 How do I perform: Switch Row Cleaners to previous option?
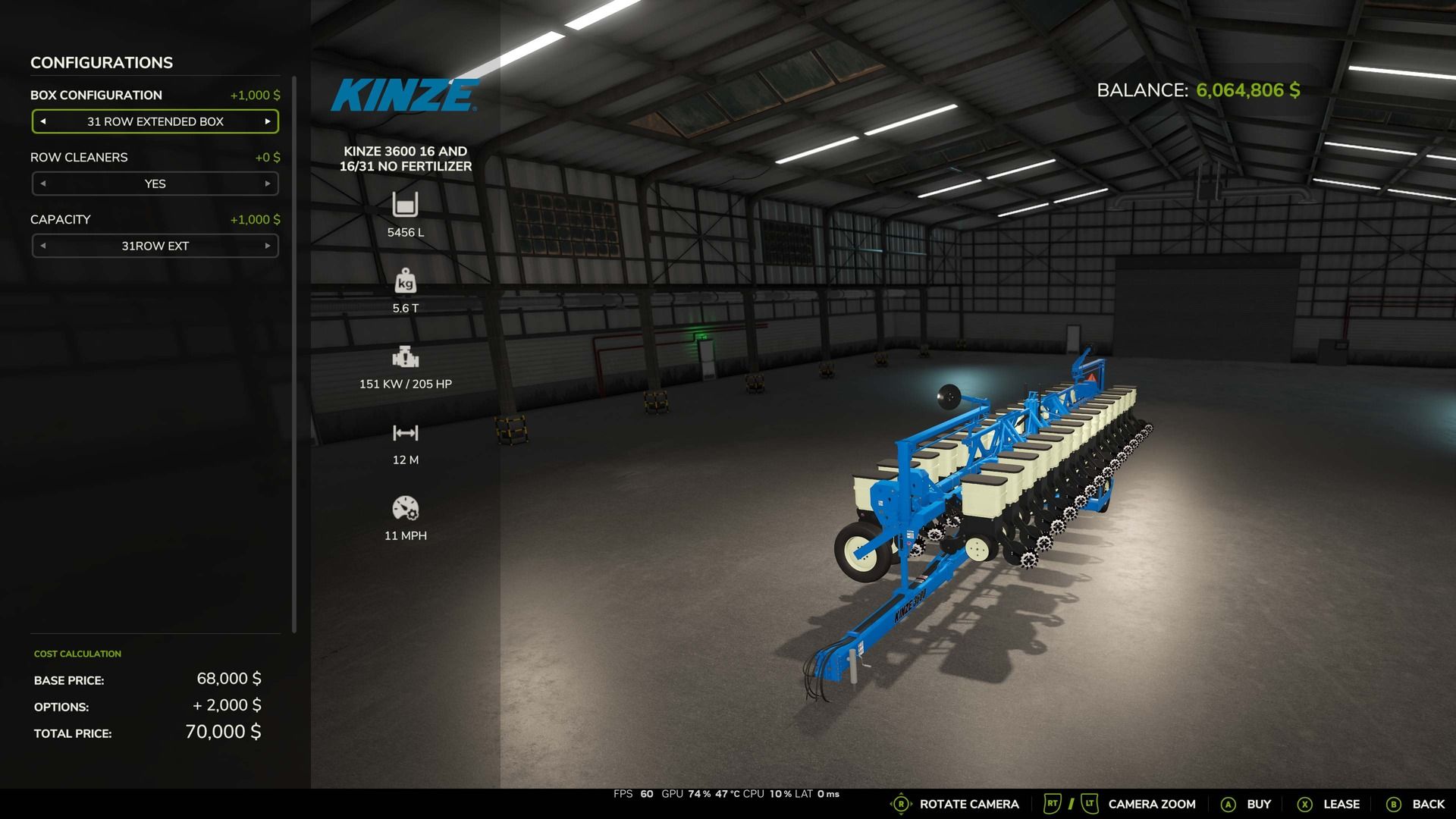click(x=43, y=184)
